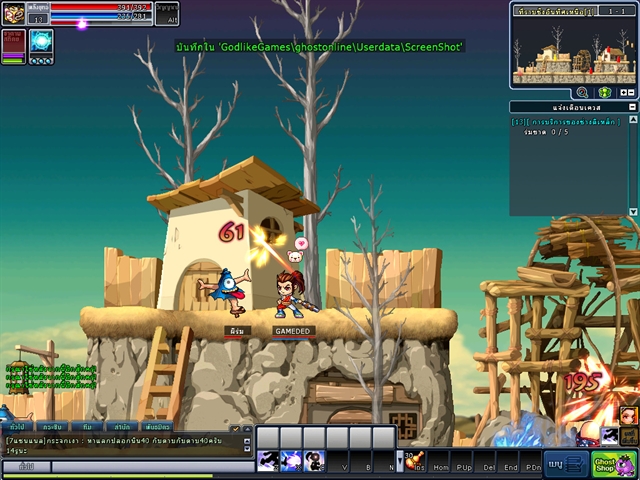Click the minimap magnifier search icon
This screenshot has height=480, width=640.
point(582,92)
